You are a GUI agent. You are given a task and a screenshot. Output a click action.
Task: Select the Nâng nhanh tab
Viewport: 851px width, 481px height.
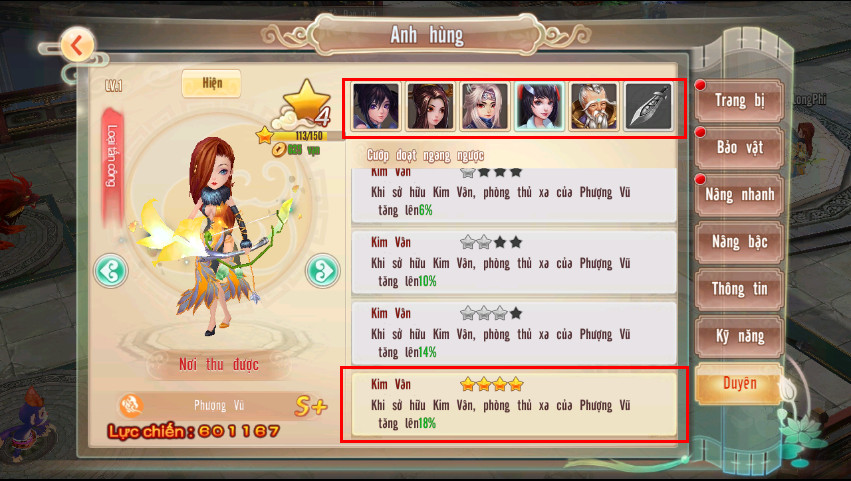tap(739, 195)
